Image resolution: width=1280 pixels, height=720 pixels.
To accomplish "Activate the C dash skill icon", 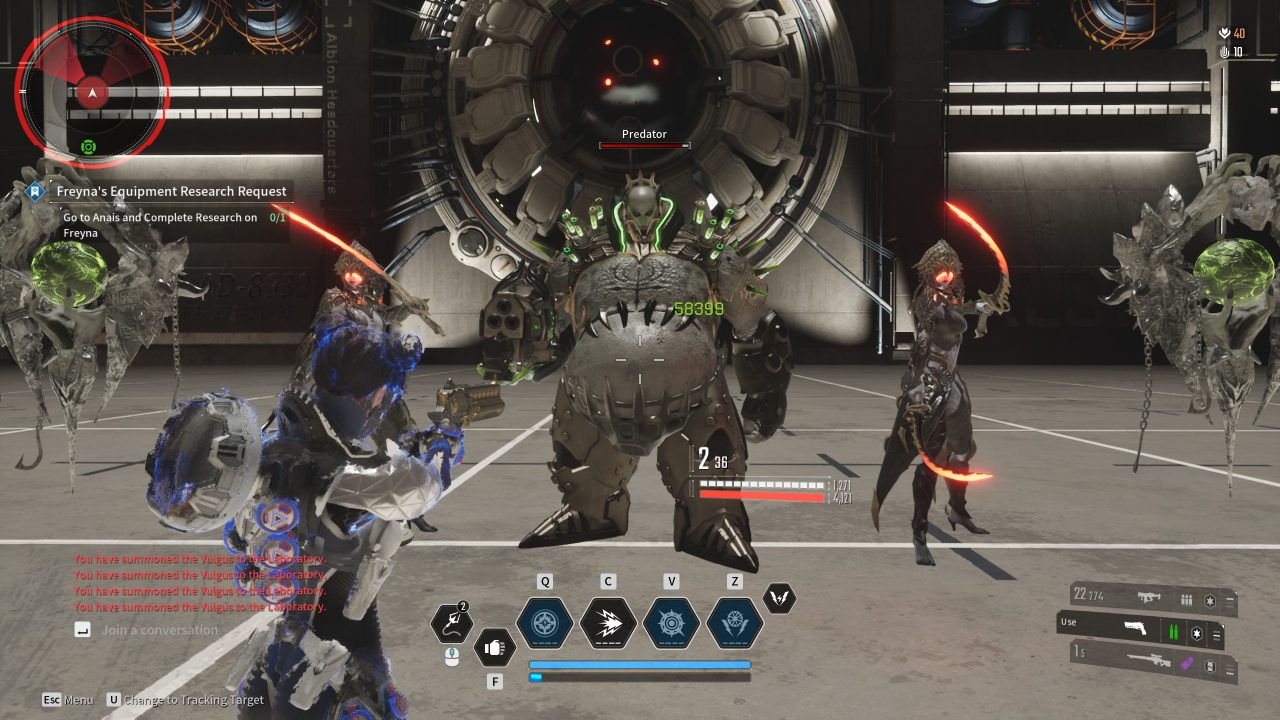I will [608, 624].
